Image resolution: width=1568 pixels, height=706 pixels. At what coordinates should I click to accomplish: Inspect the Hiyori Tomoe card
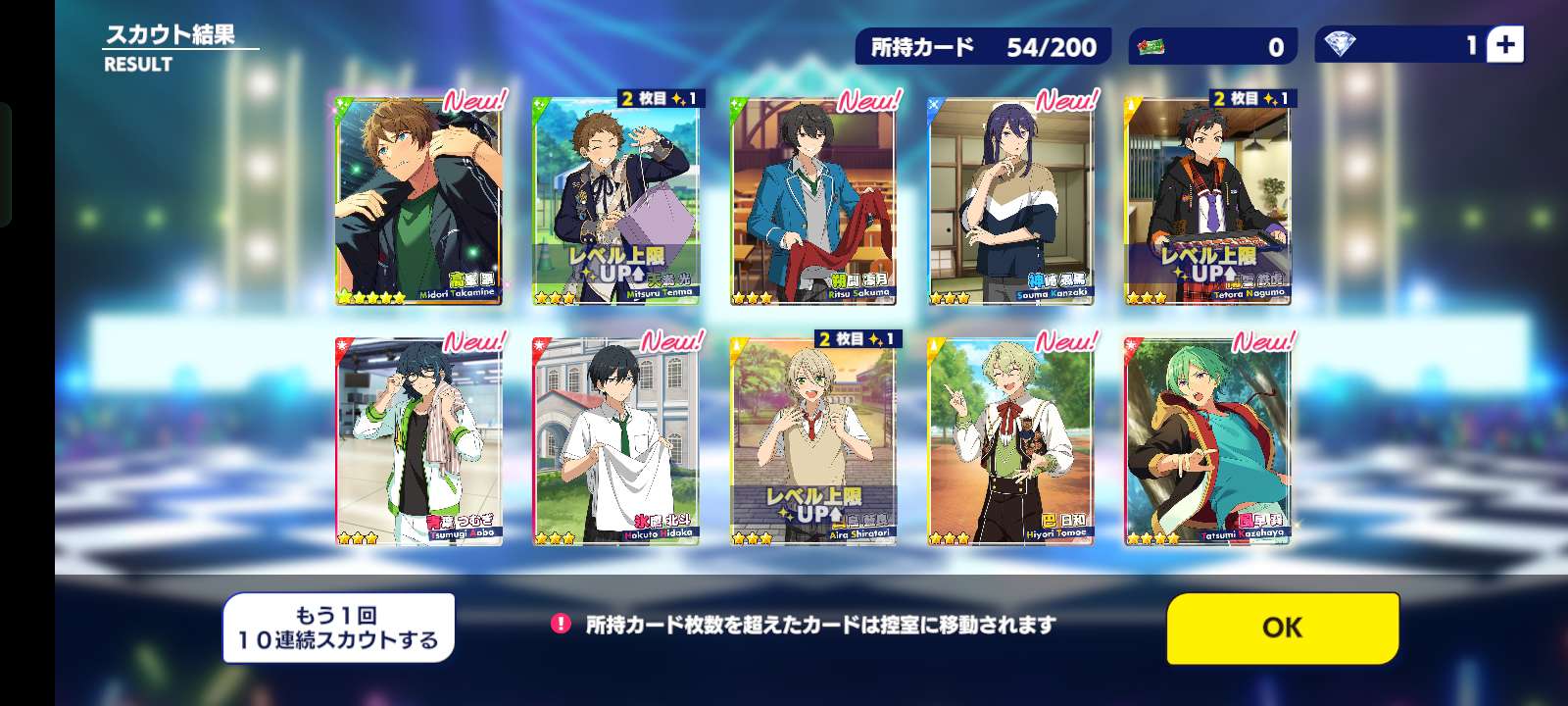(1010, 441)
